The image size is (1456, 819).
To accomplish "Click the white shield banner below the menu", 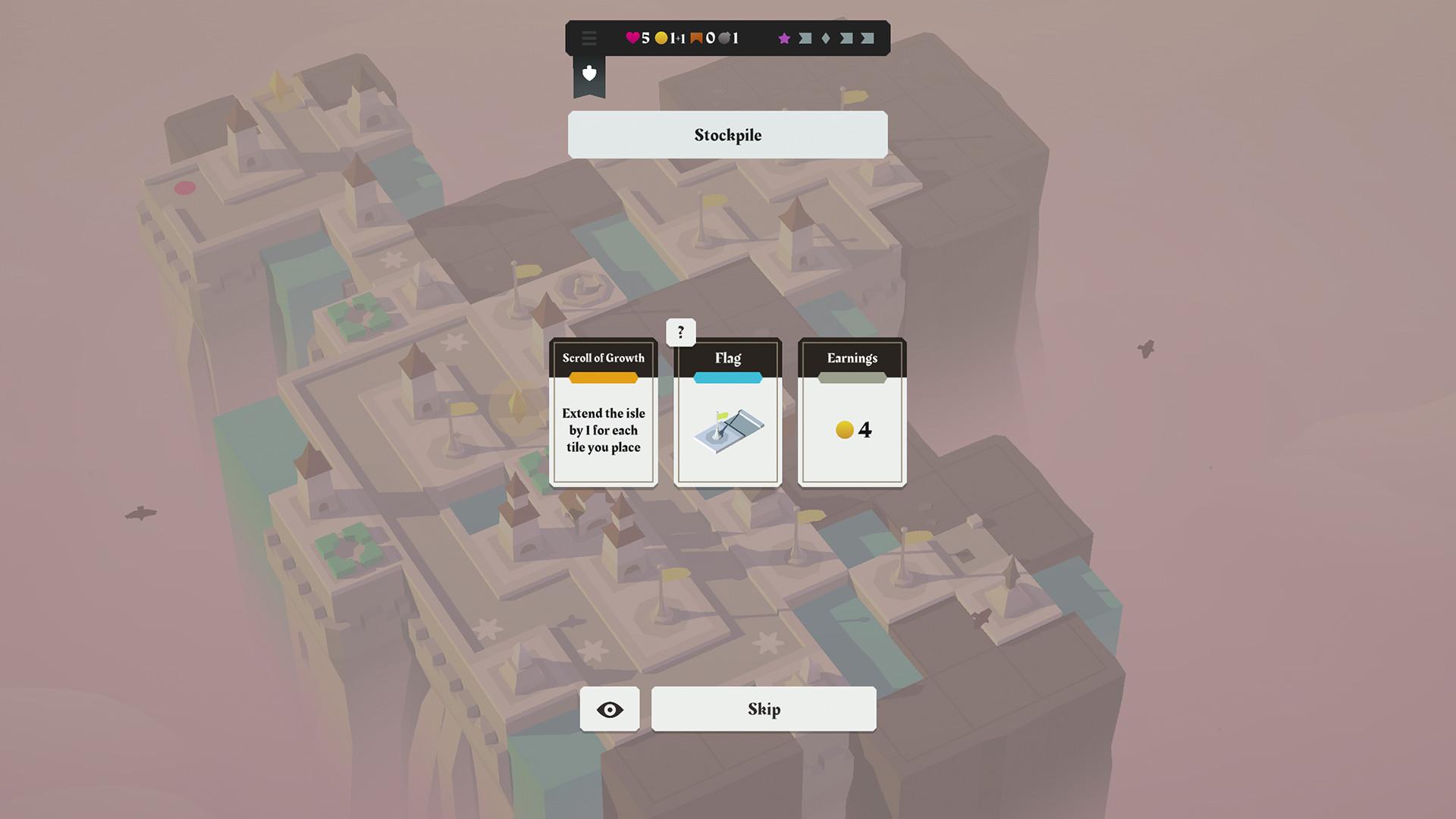I will coord(589,74).
